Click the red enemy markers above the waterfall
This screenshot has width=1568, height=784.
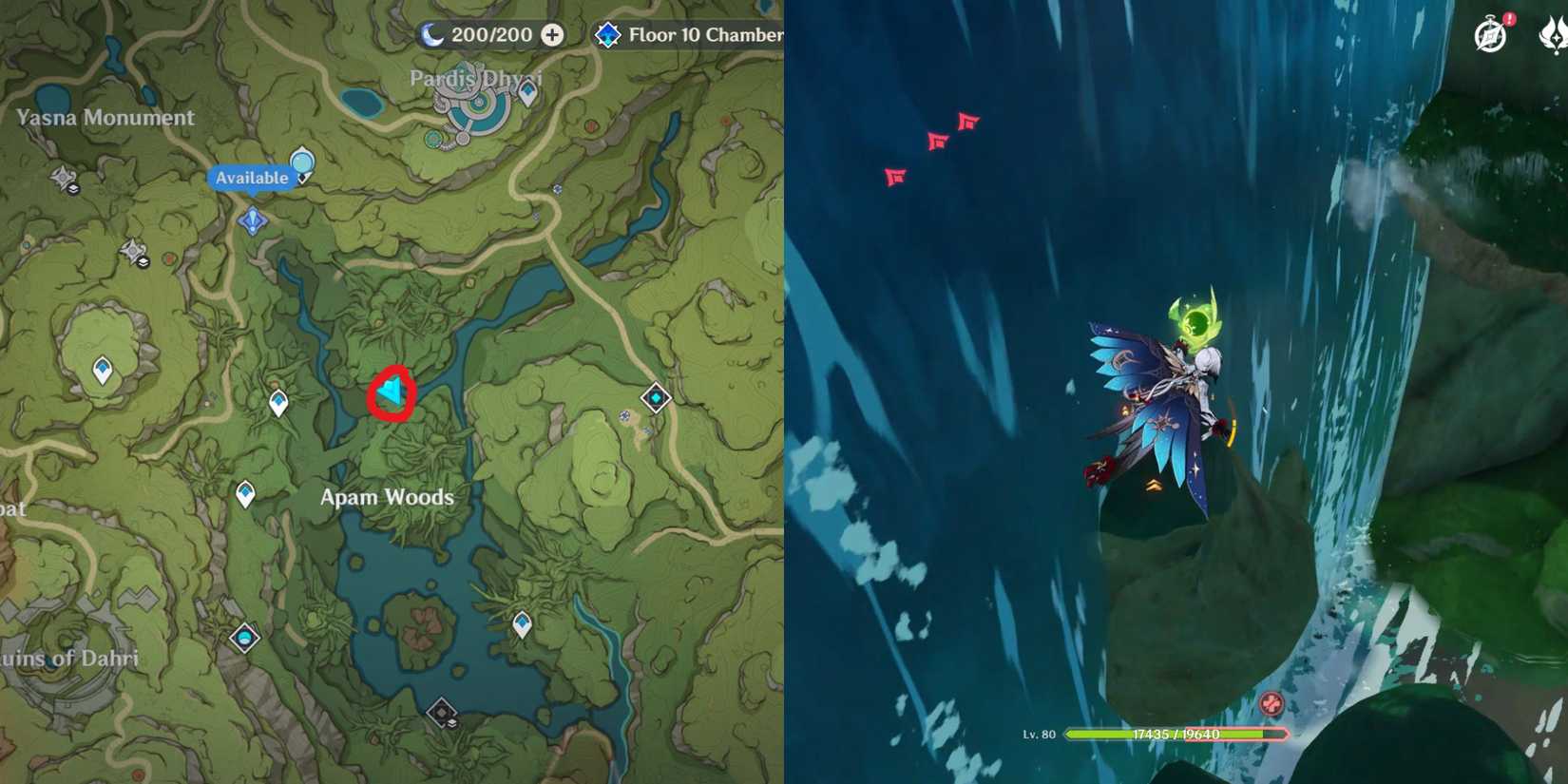[936, 147]
